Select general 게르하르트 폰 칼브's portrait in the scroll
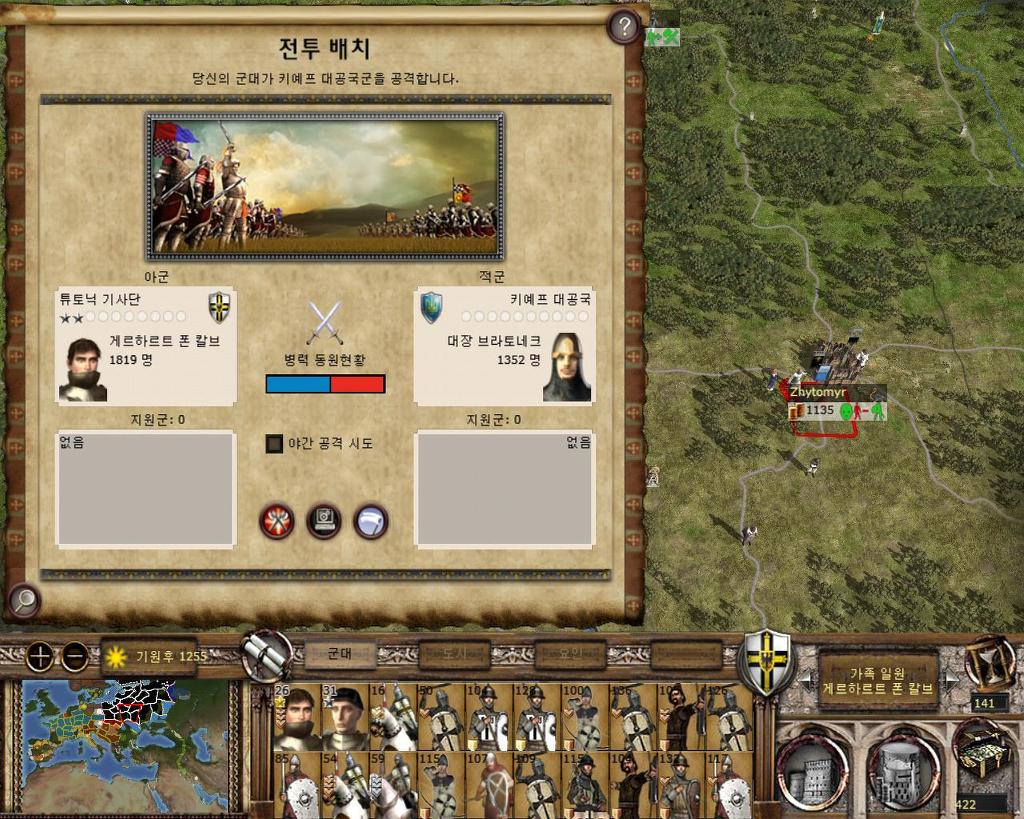 point(83,369)
